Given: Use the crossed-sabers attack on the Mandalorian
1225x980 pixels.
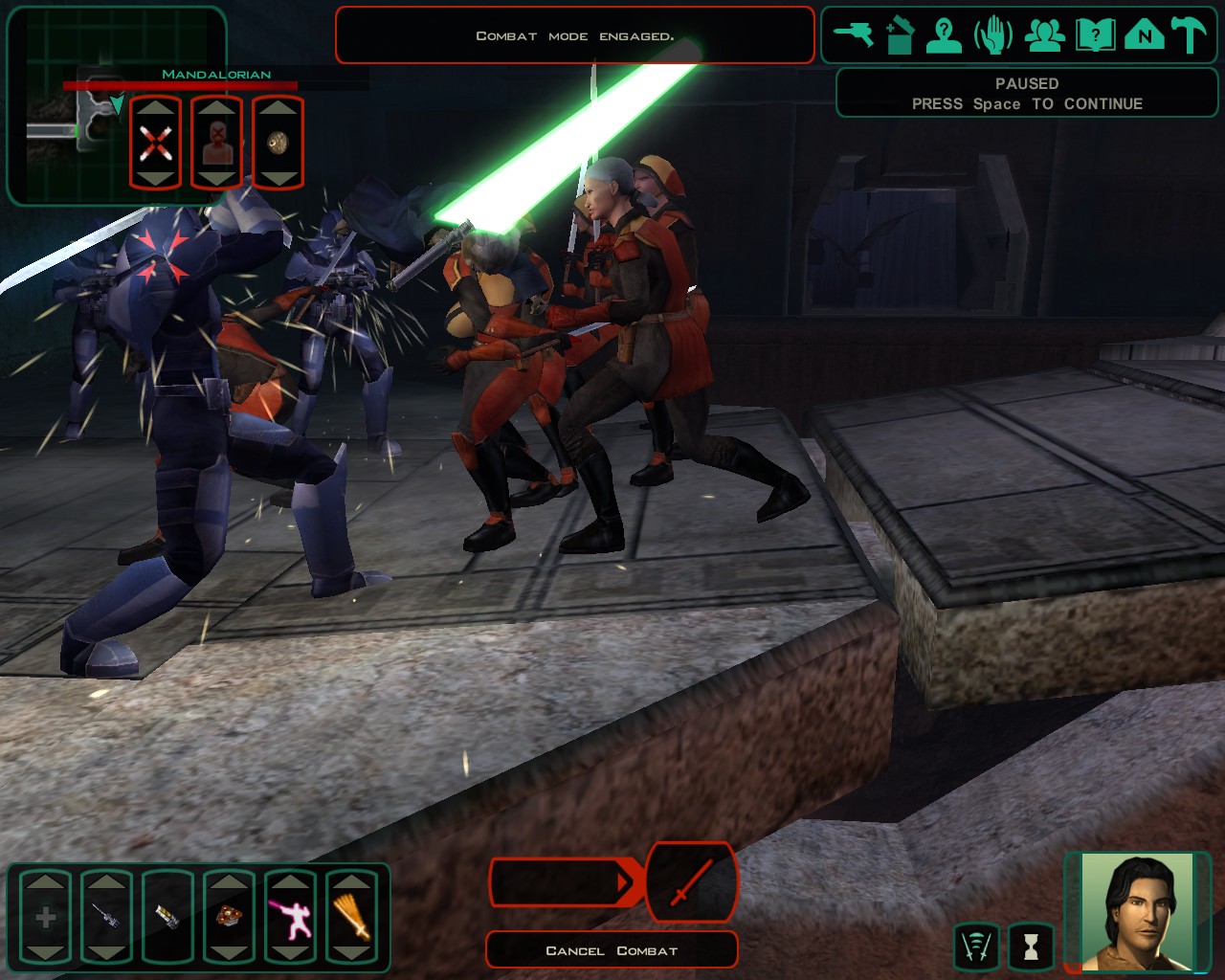Looking at the screenshot, I should point(155,144).
